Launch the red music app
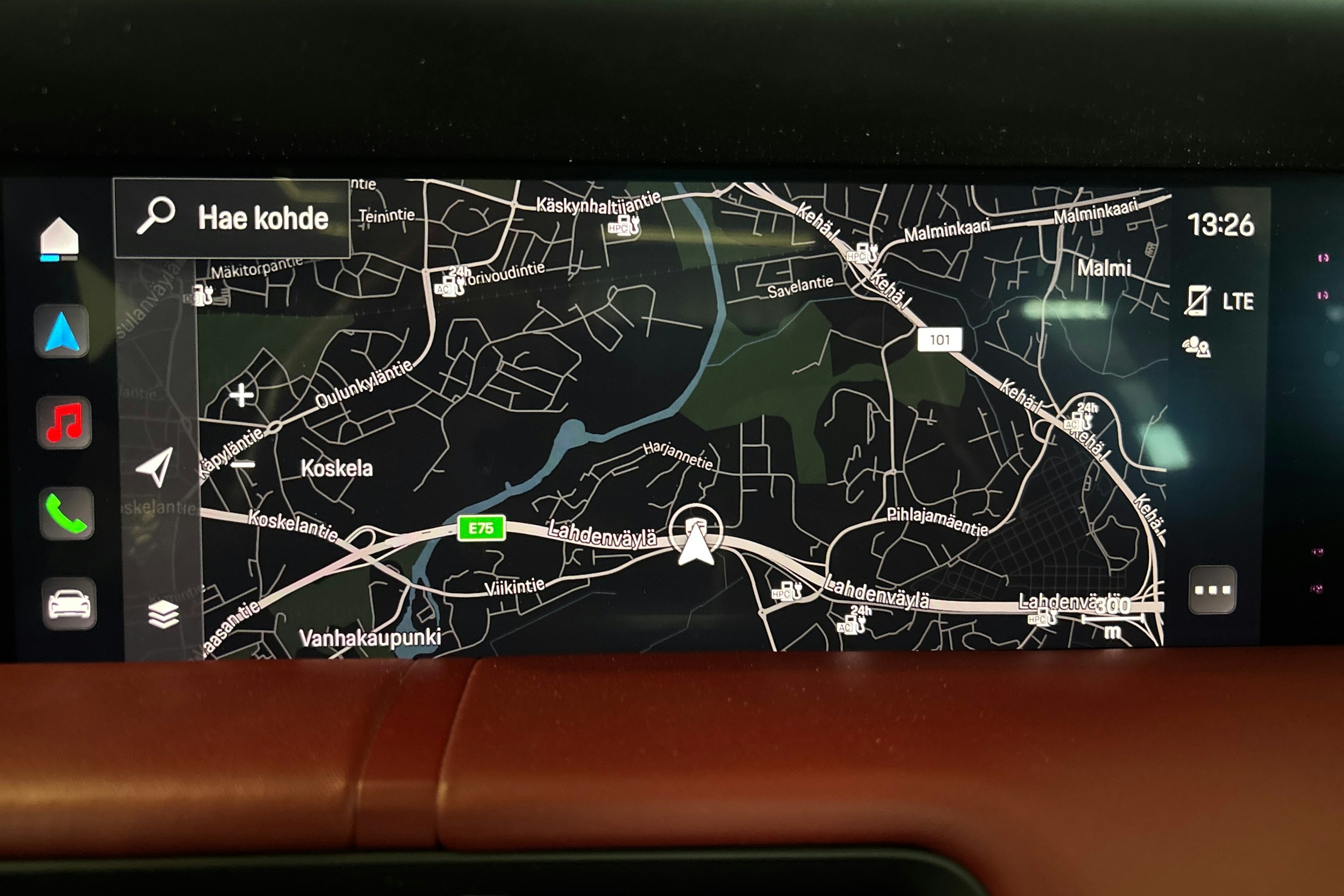 pos(64,422)
